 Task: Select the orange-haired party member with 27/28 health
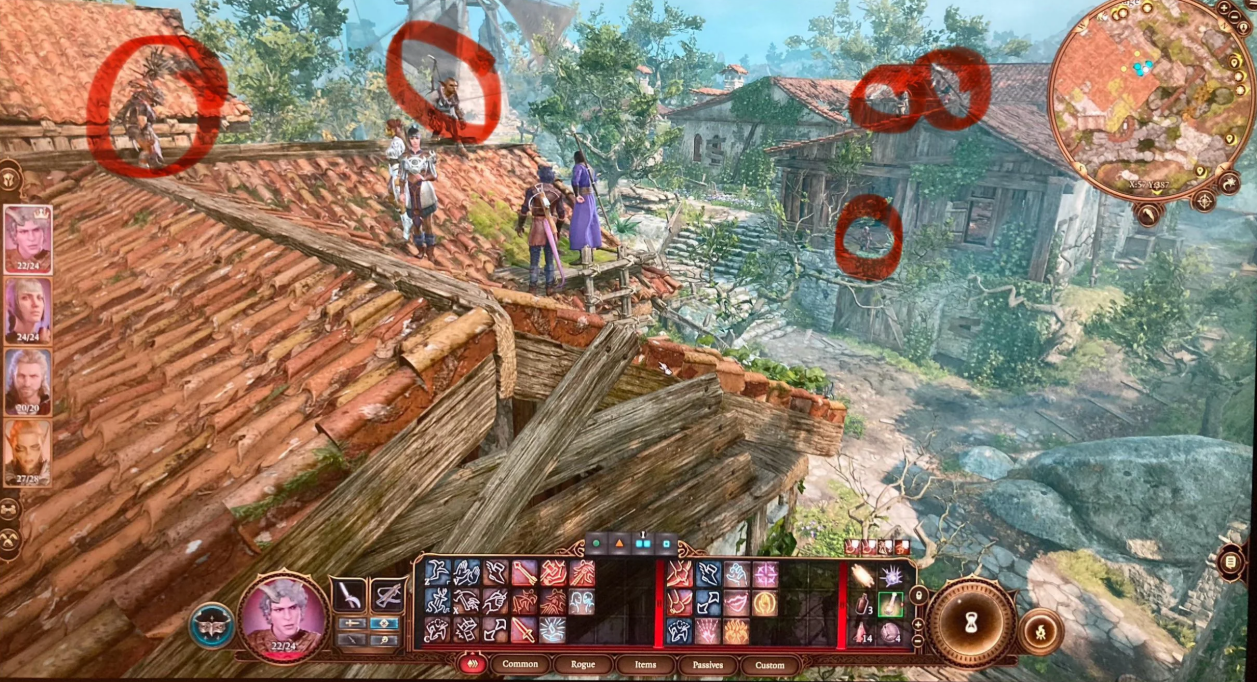tap(28, 451)
